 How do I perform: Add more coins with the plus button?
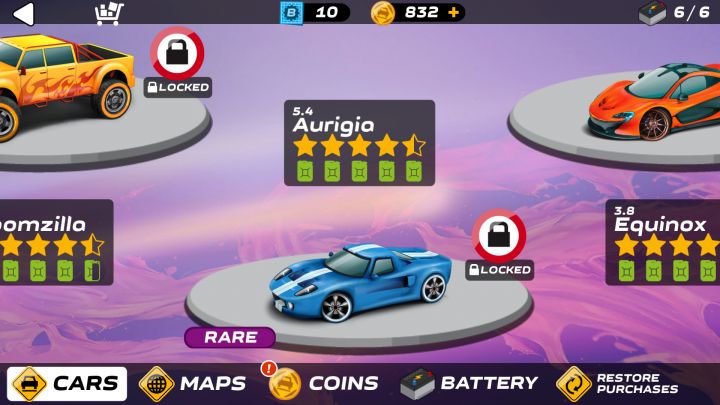[455, 13]
